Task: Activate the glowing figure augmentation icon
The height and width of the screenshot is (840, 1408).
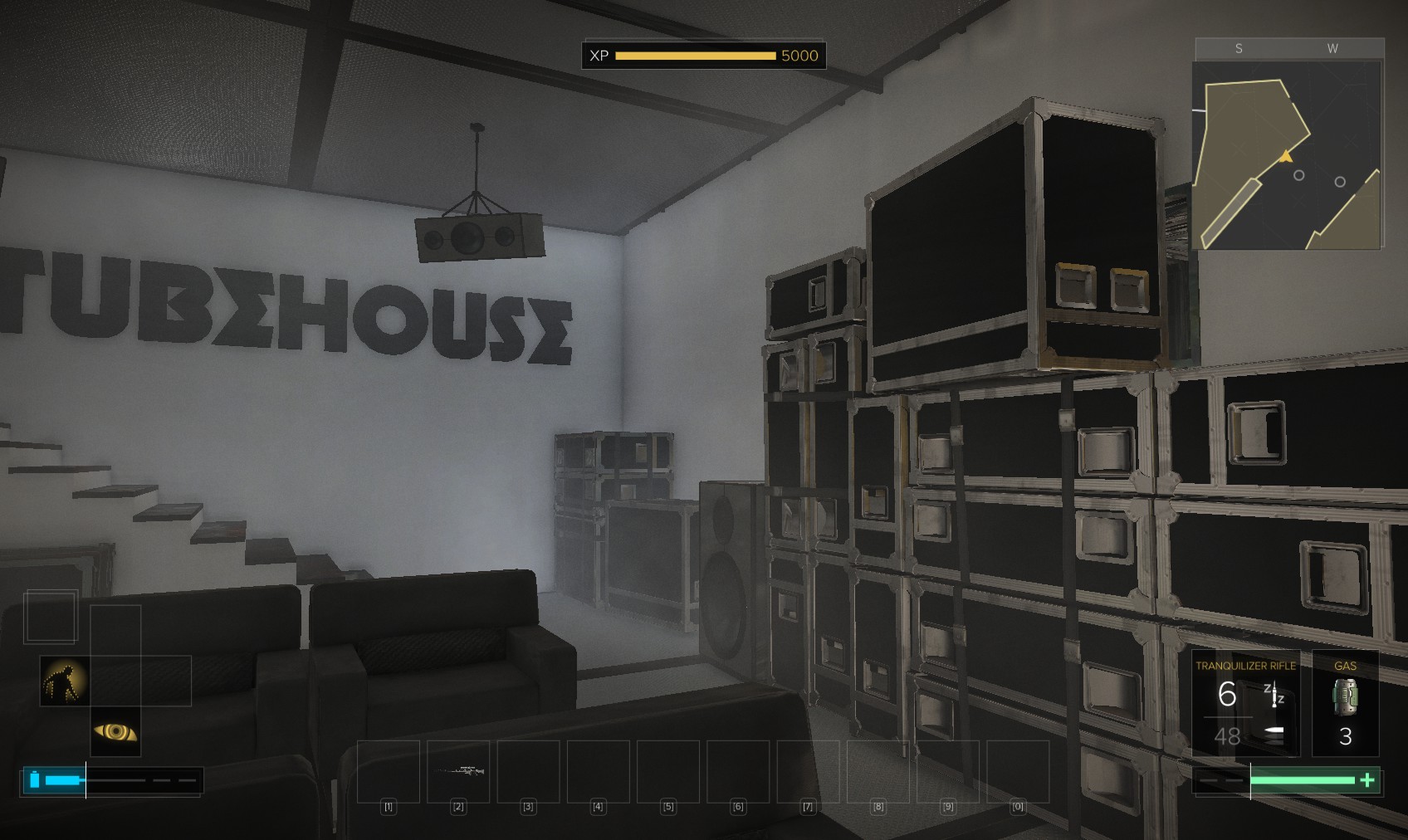Action: pyautogui.click(x=65, y=681)
